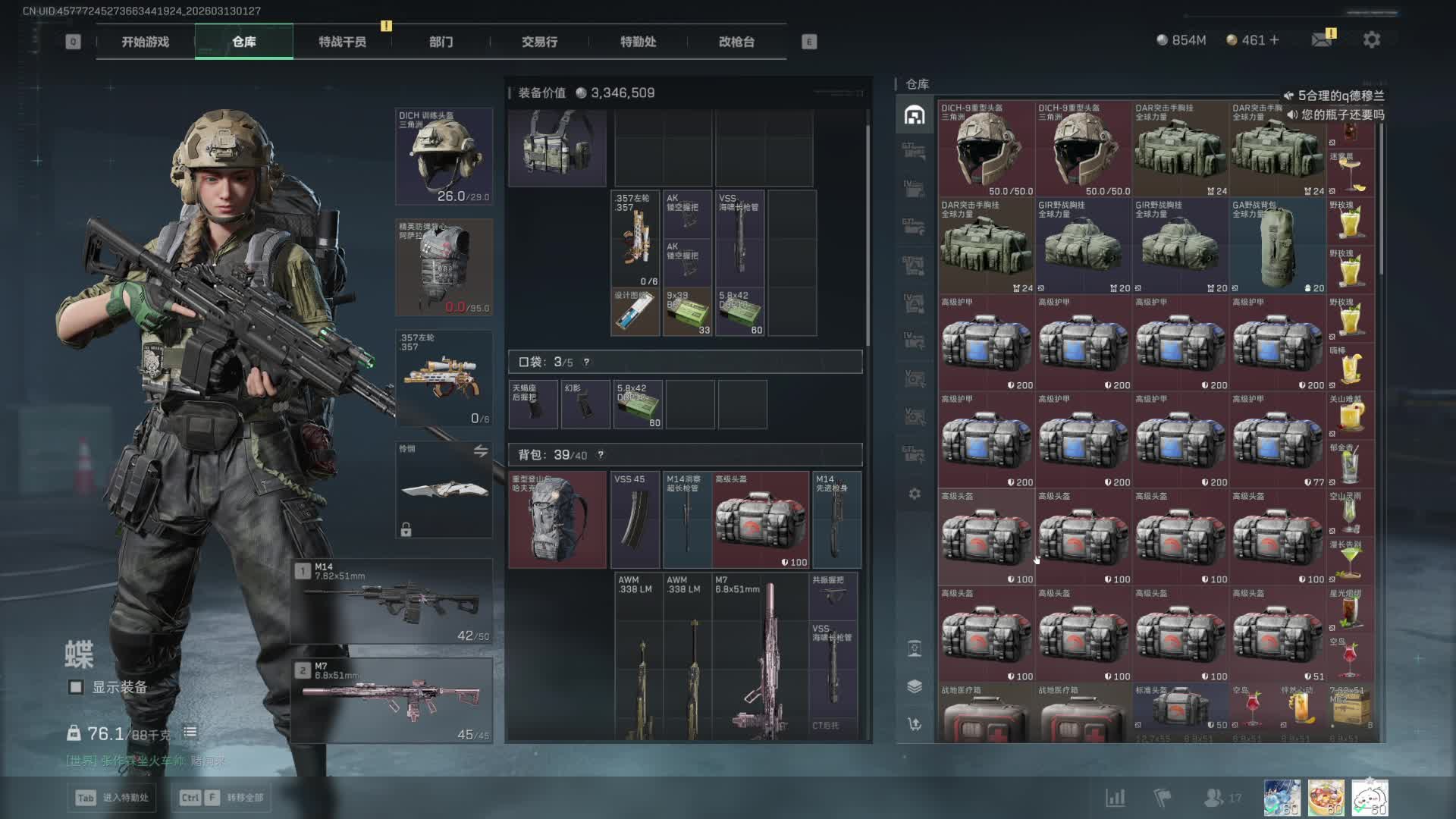Choose the equipped .357 revolver slot
This screenshot has height=819, width=1456.
[x=444, y=378]
